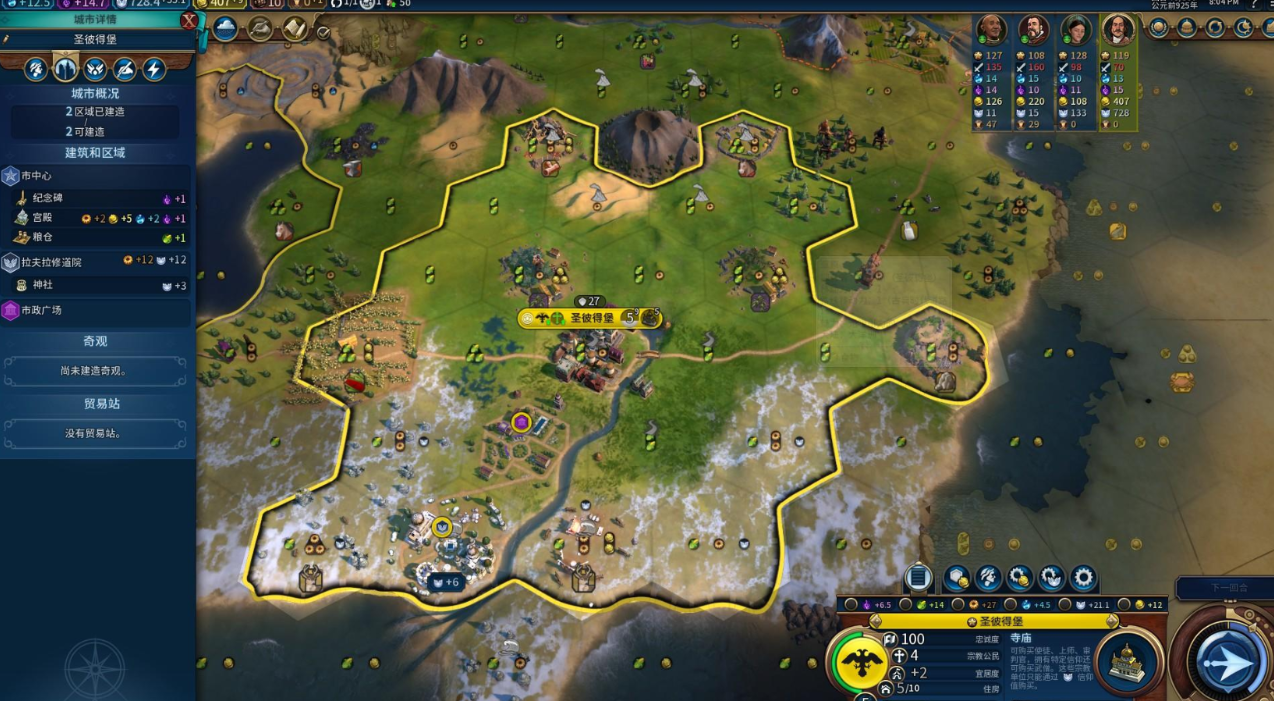Image resolution: width=1274 pixels, height=701 pixels.
Task: Click the leader portrait with the bald head
Action: click(991, 30)
